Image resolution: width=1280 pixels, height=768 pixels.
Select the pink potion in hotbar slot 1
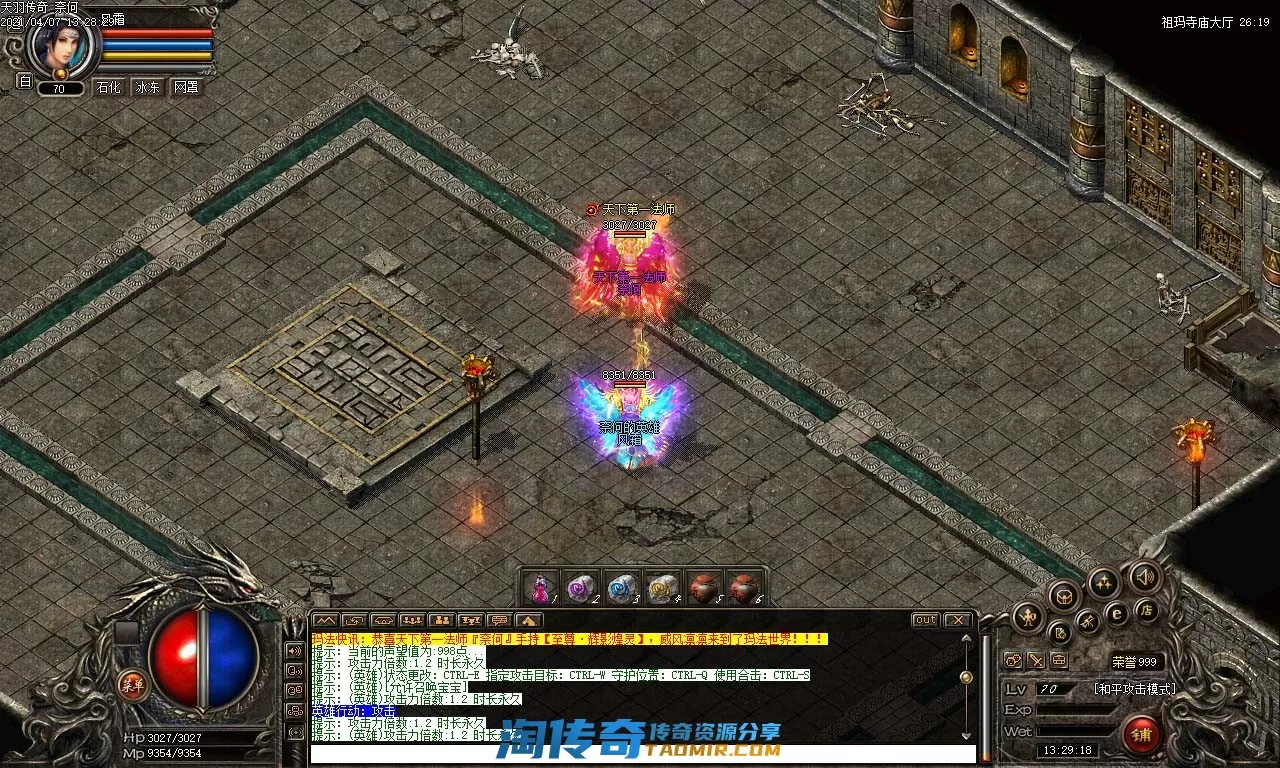pyautogui.click(x=541, y=587)
